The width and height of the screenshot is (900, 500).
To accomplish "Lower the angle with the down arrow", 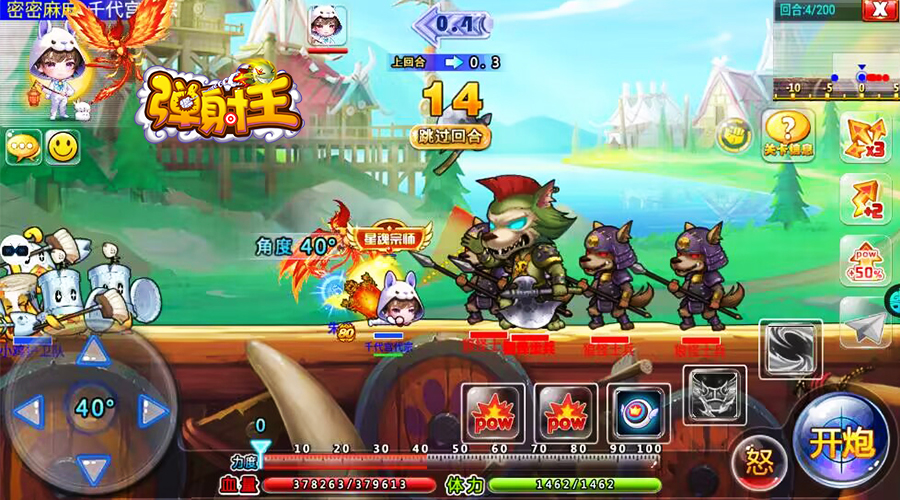I will point(94,466).
